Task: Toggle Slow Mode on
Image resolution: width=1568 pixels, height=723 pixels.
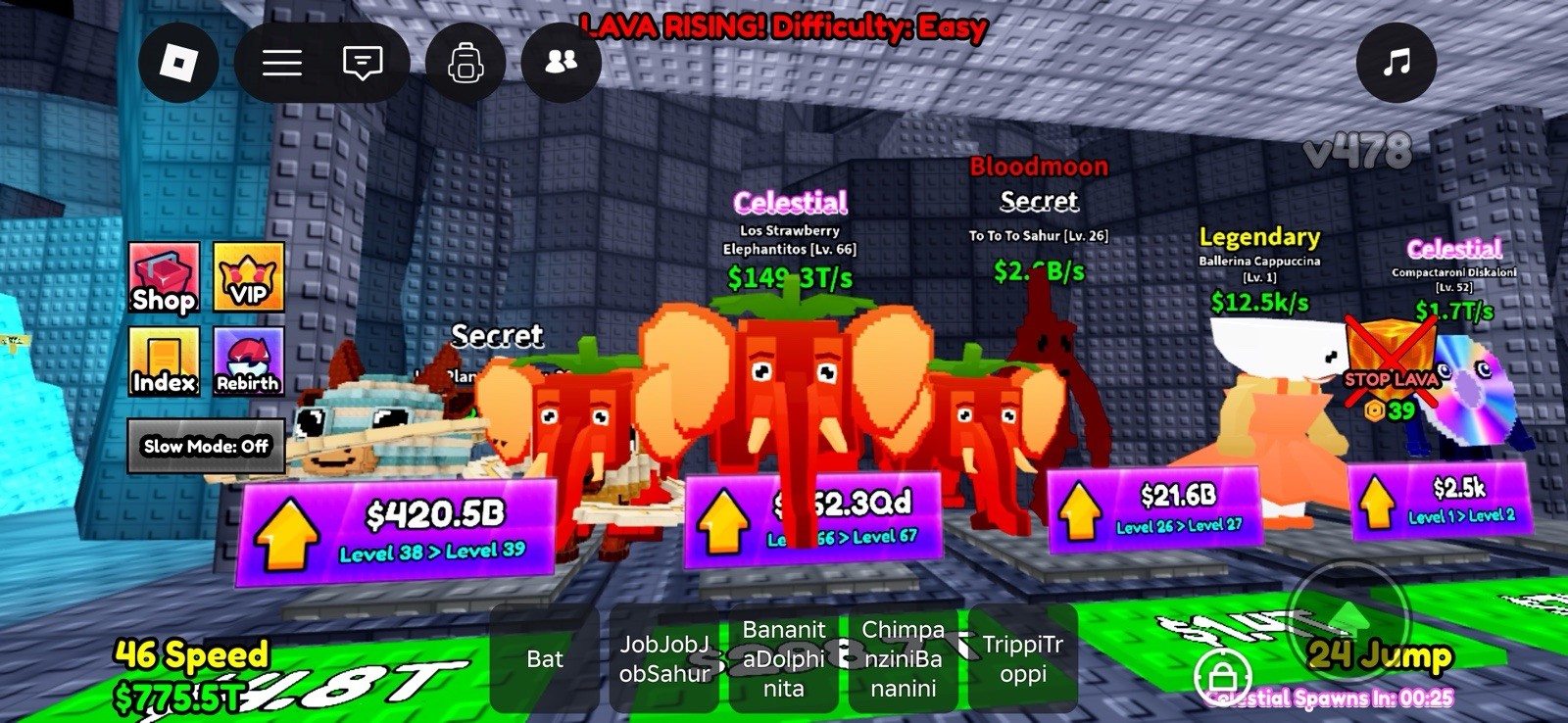Action: tap(205, 447)
